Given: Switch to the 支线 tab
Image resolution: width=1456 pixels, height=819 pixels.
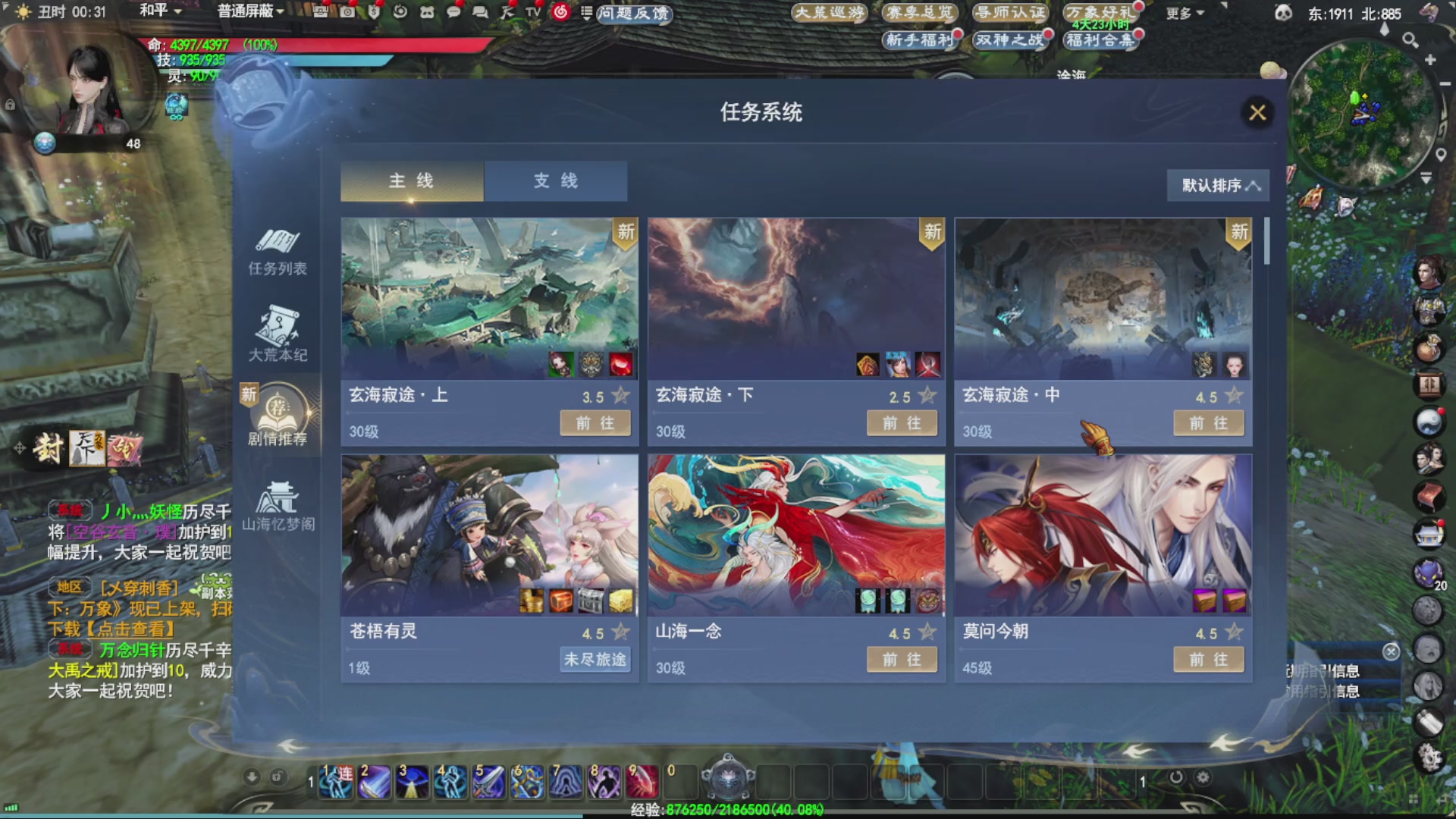Looking at the screenshot, I should pos(556,181).
